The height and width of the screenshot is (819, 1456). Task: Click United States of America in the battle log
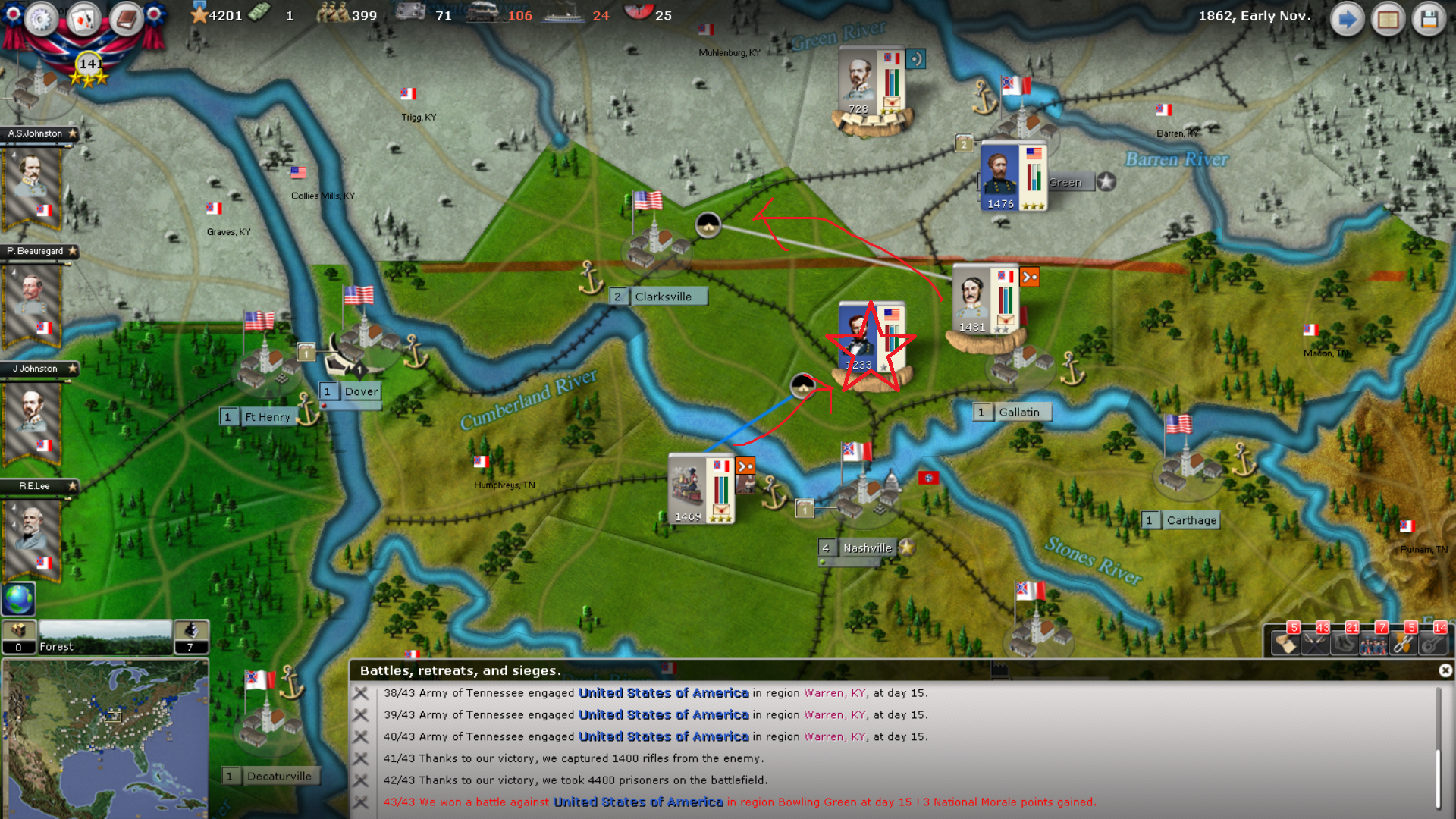[663, 692]
